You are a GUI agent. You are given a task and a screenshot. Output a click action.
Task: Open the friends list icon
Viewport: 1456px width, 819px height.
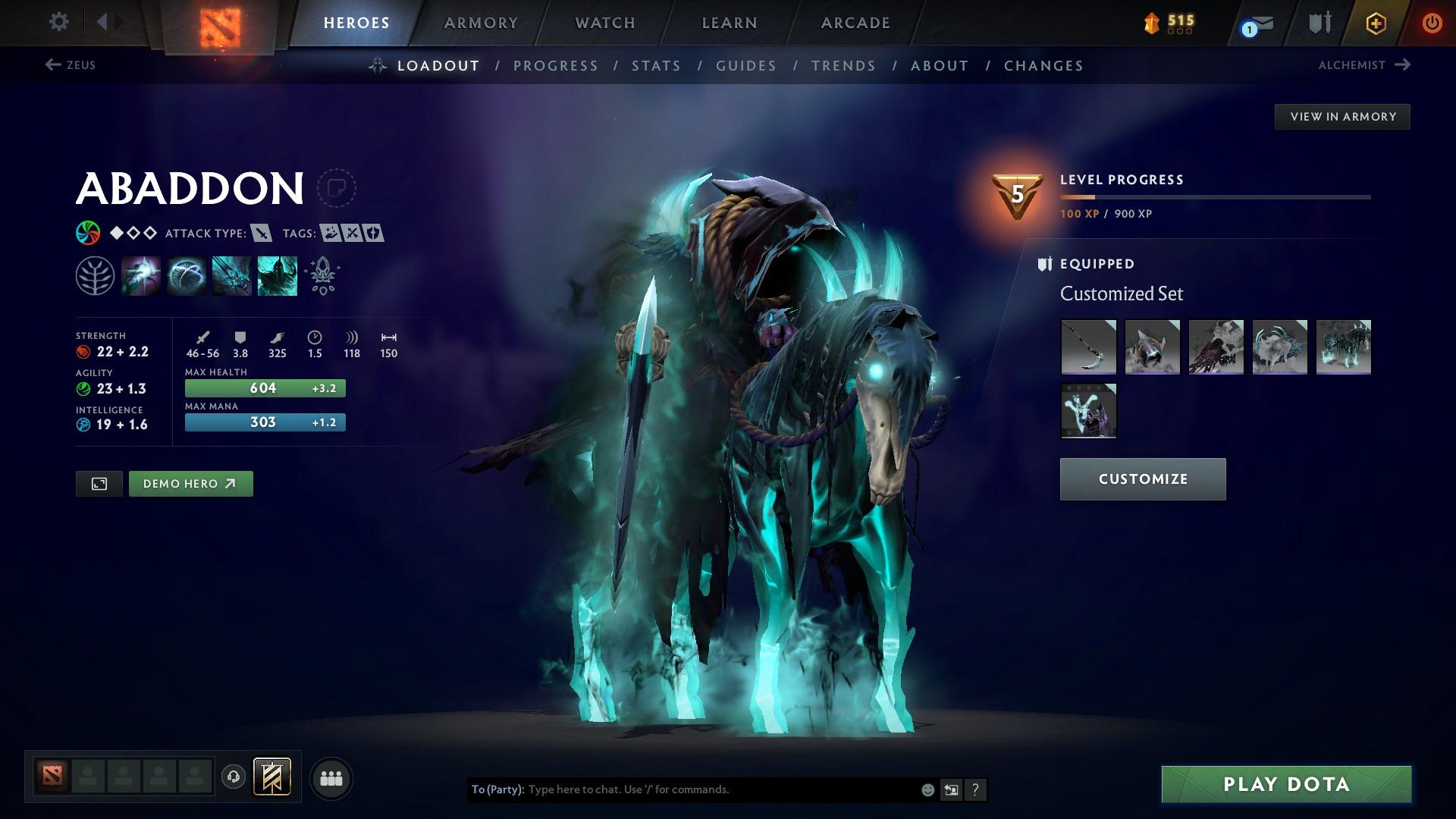coord(331,777)
